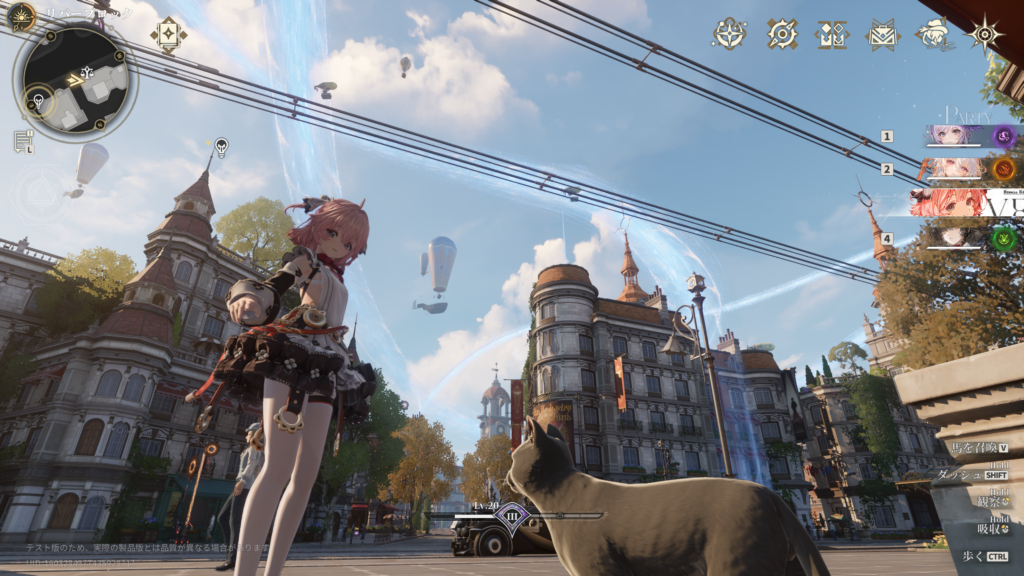Open the circular arrows target menu icon
This screenshot has width=1024, height=576.
(x=782, y=34)
